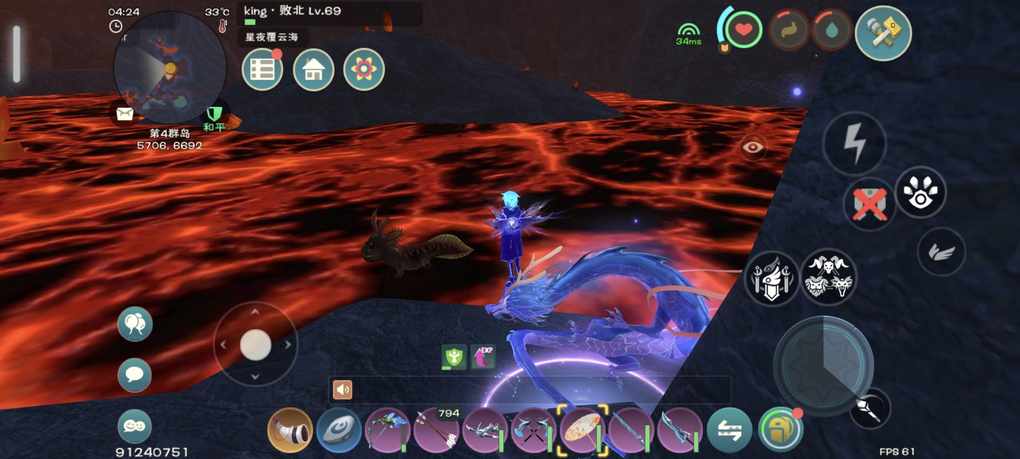Select the highlighted hotbar slot

coord(583,430)
